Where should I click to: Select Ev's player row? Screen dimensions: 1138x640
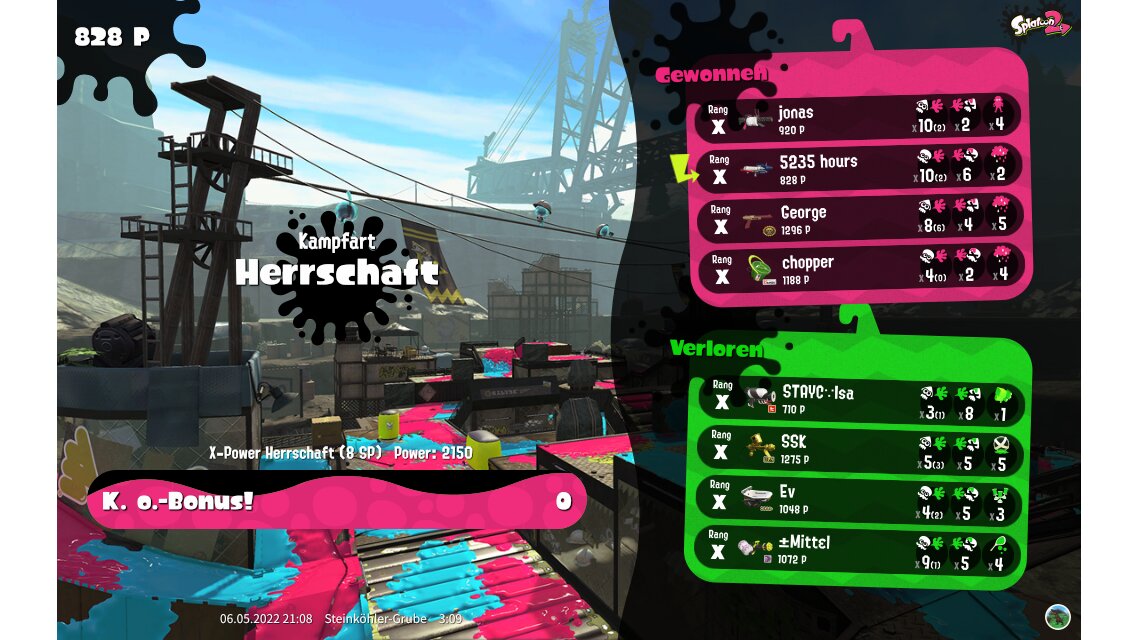click(x=860, y=500)
